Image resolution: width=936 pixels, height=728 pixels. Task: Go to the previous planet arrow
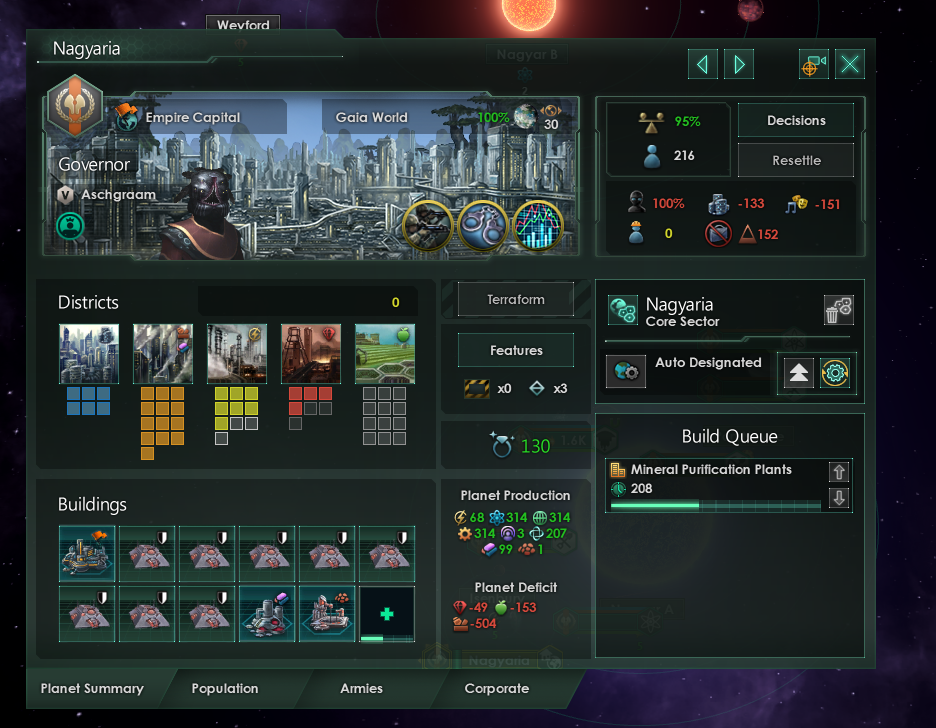click(x=702, y=65)
